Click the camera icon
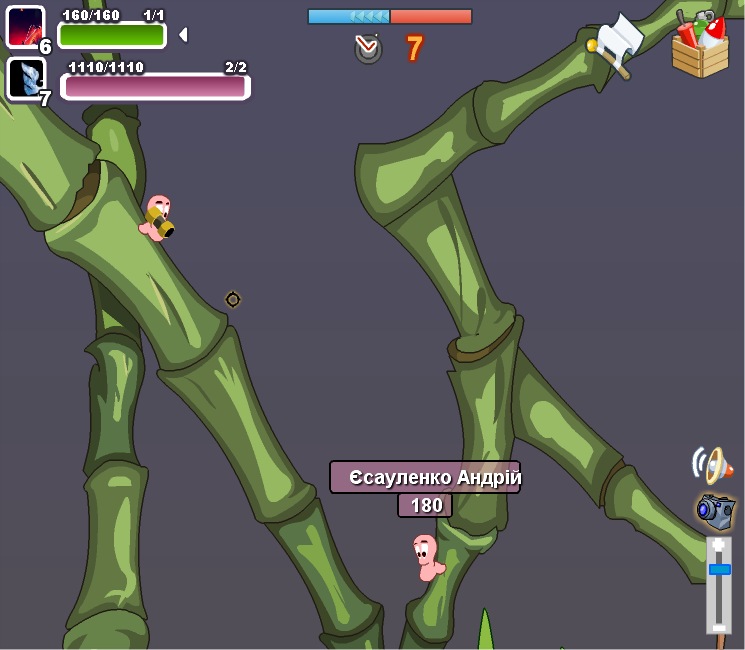Image resolution: width=745 pixels, height=650 pixels. point(715,510)
